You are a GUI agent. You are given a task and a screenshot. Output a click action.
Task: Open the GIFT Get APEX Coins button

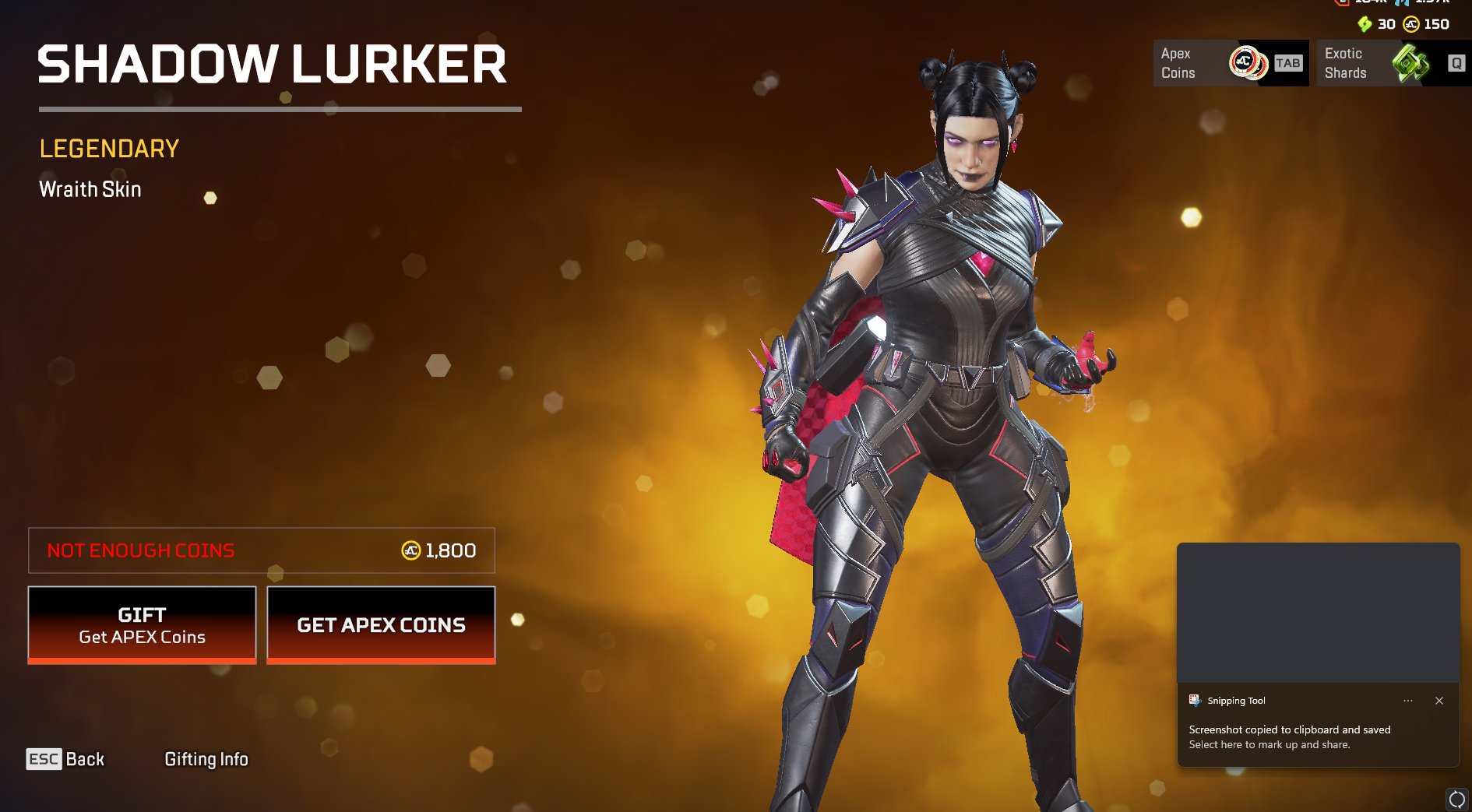tap(142, 625)
